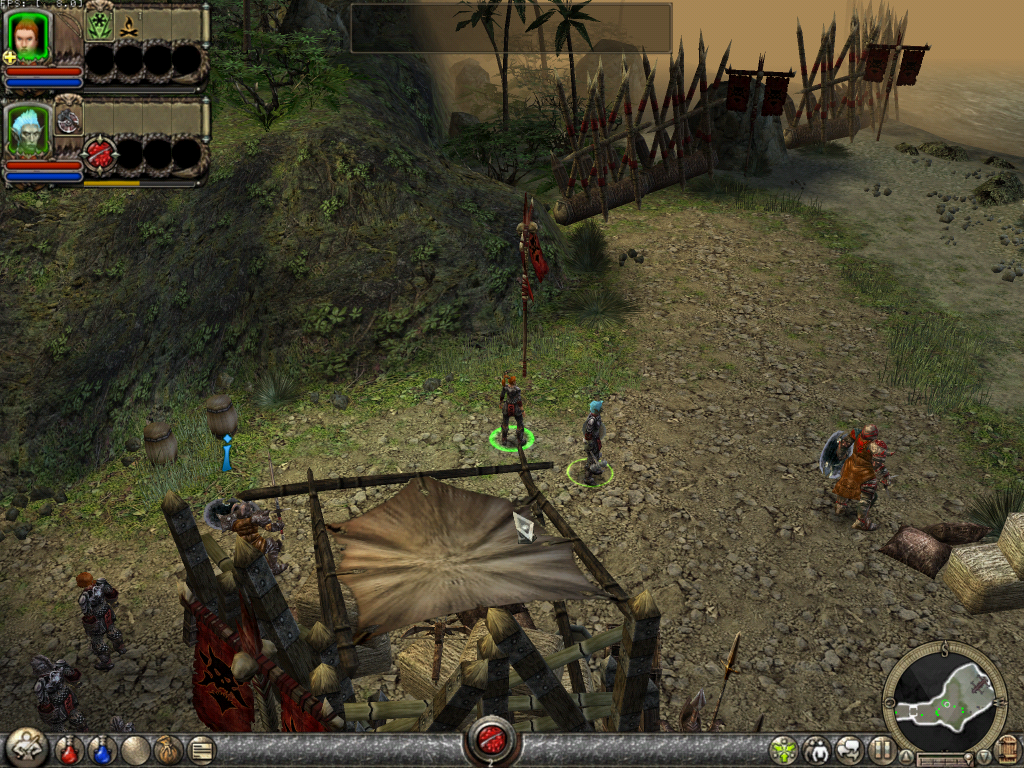Open the party members button
Screen dimensions: 1024x768
point(817,749)
